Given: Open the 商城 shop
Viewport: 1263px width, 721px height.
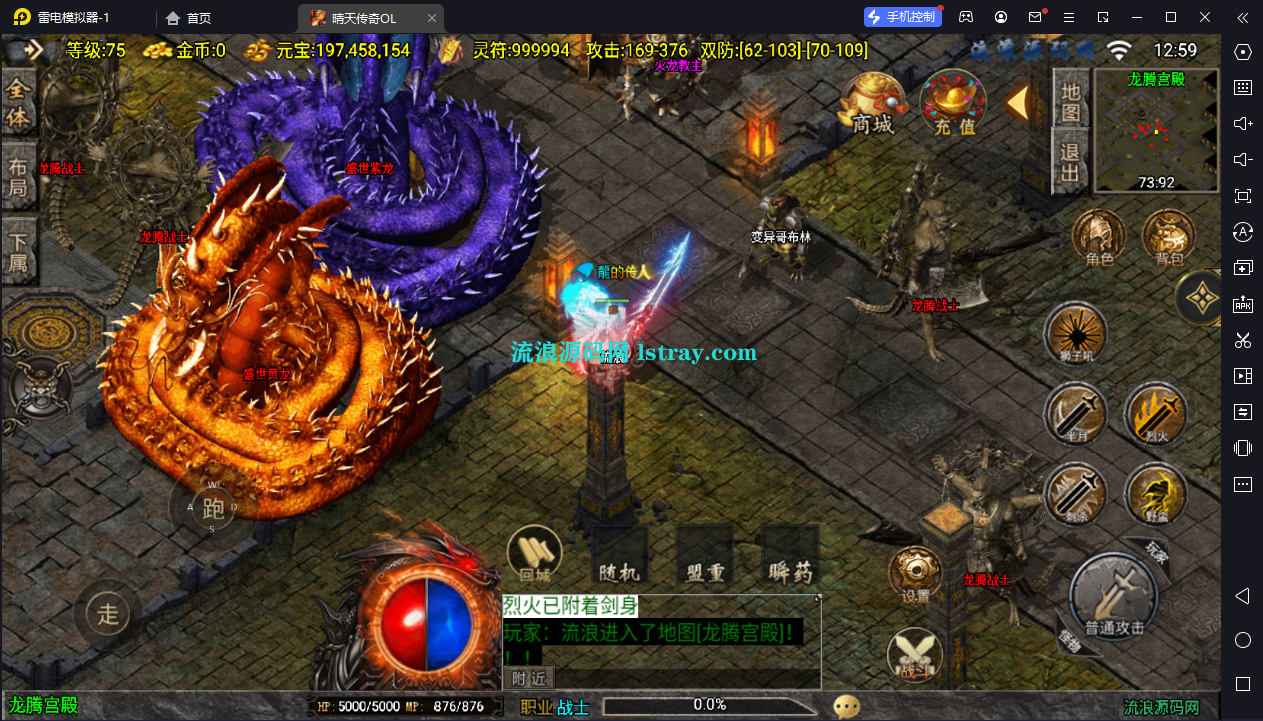Looking at the screenshot, I should click(872, 104).
